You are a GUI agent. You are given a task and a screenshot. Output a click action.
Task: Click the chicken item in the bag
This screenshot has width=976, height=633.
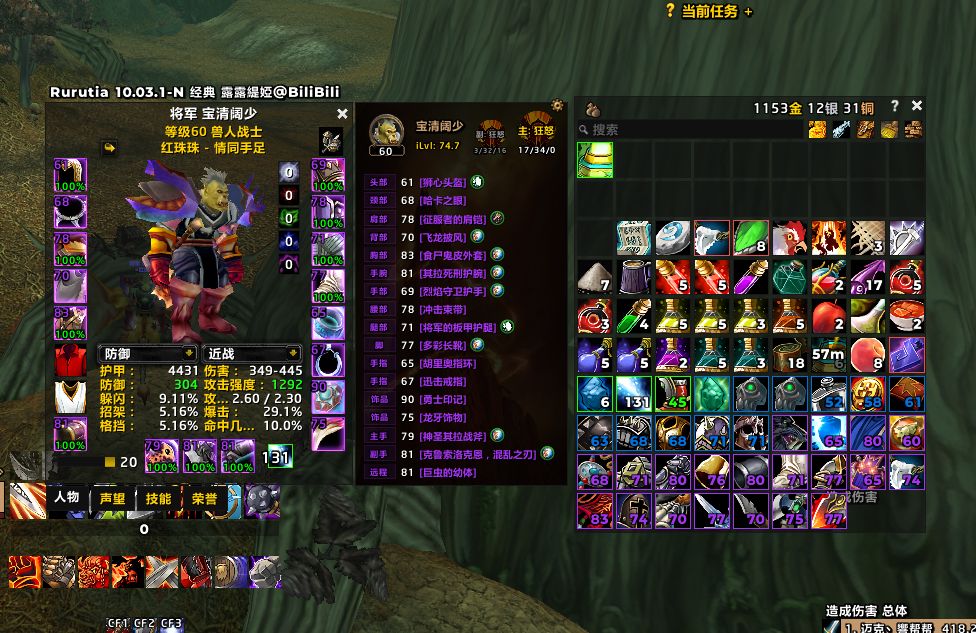pos(789,238)
